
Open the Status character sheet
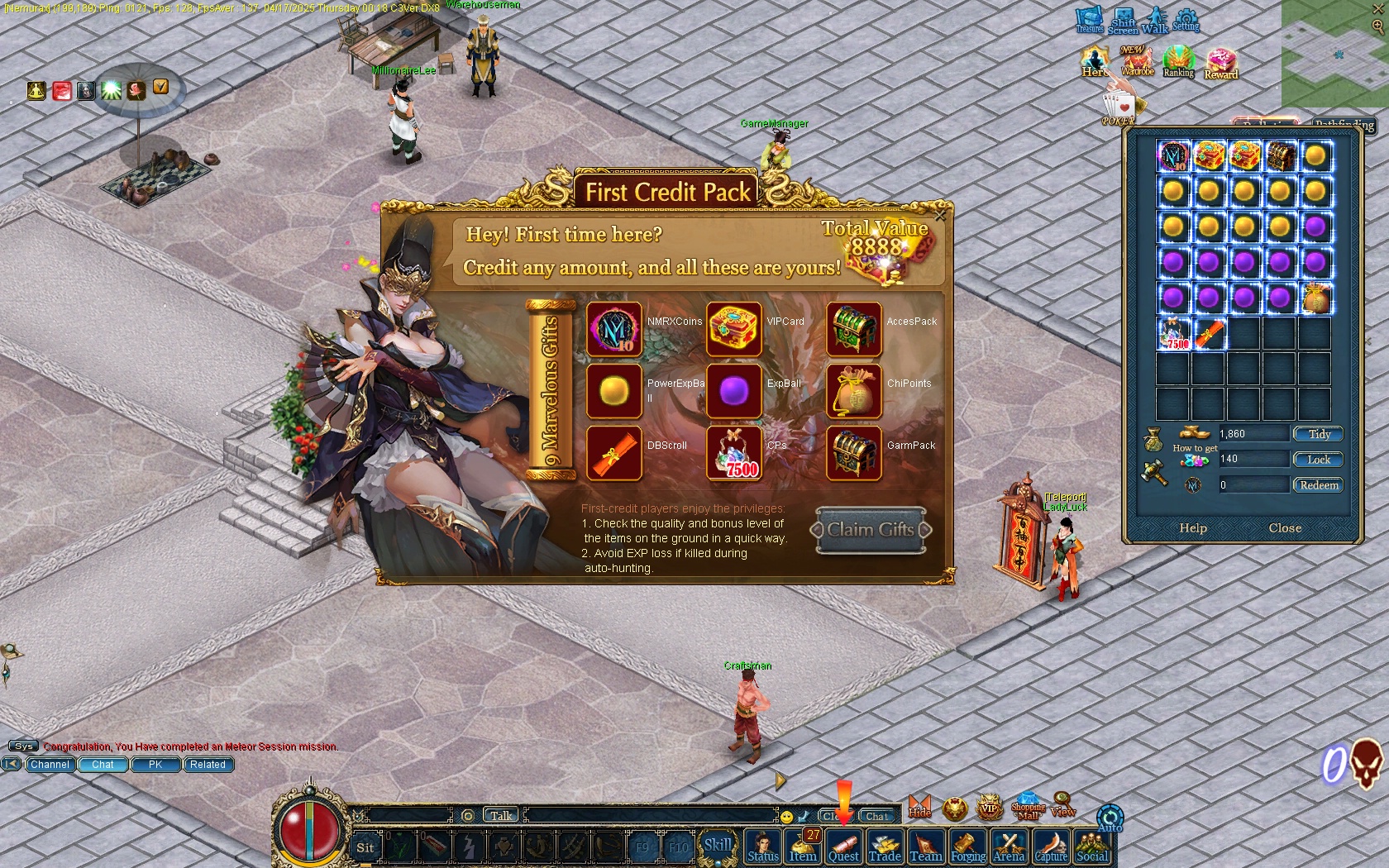[x=763, y=847]
